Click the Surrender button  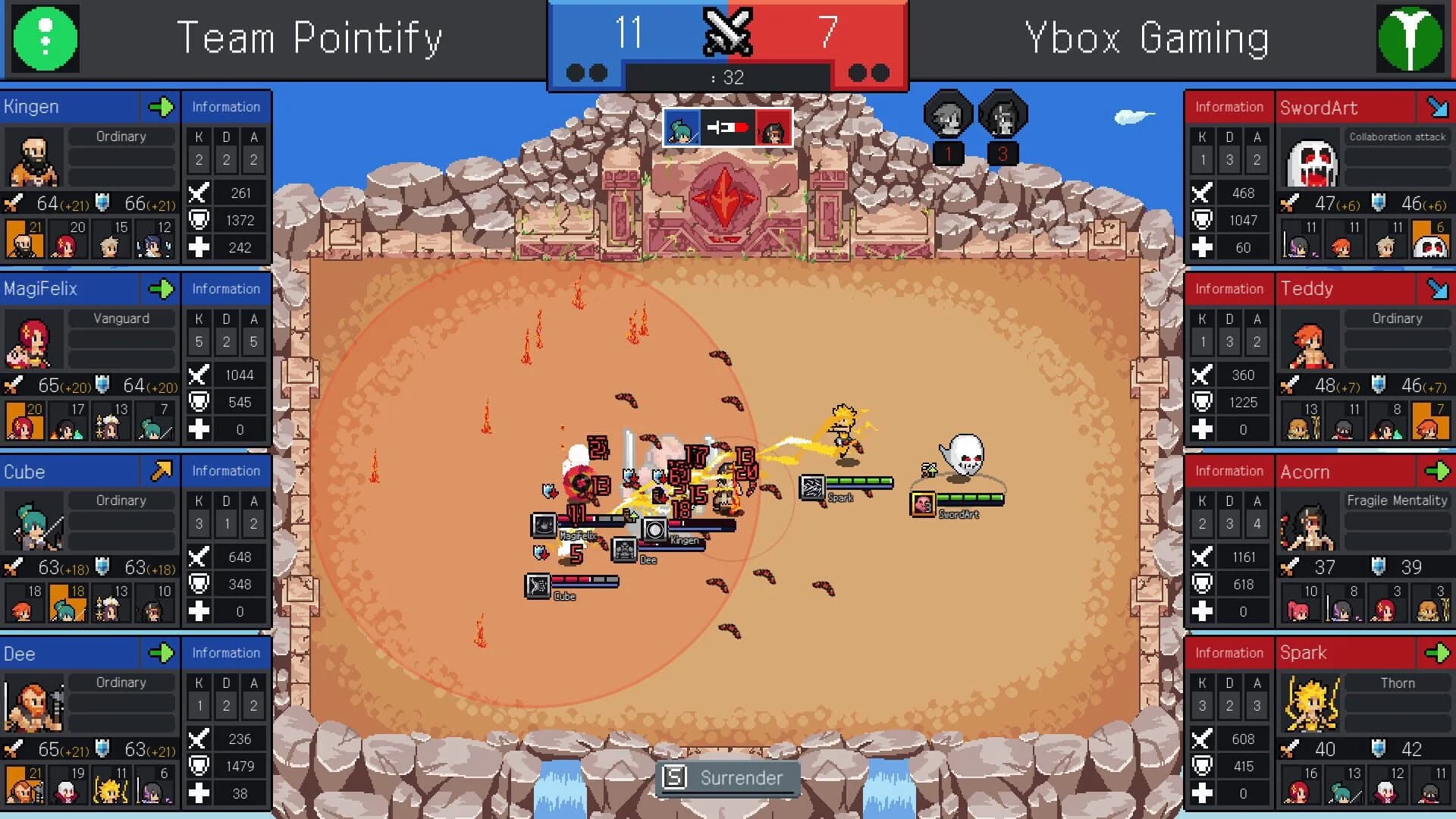(726, 777)
